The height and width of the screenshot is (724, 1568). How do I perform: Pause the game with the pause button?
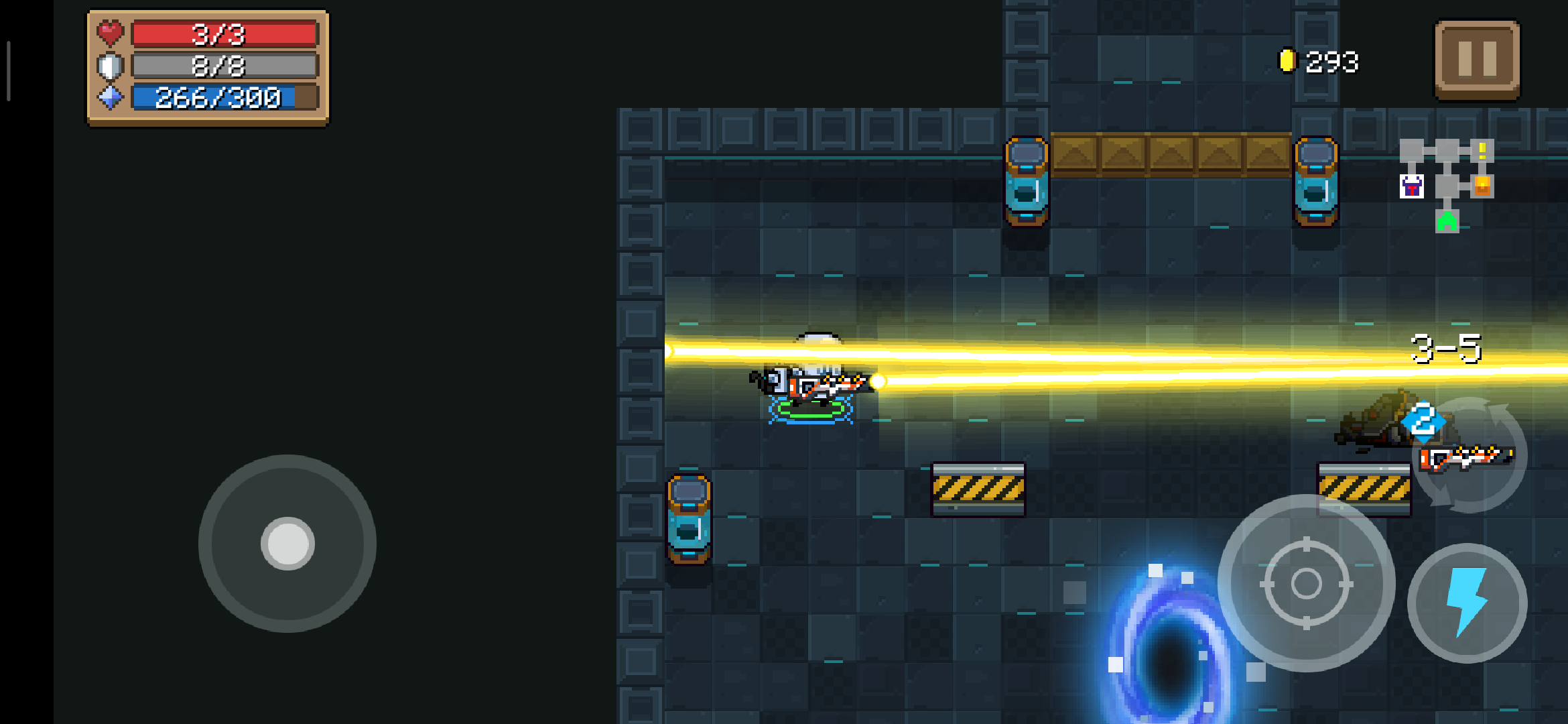tap(1477, 60)
